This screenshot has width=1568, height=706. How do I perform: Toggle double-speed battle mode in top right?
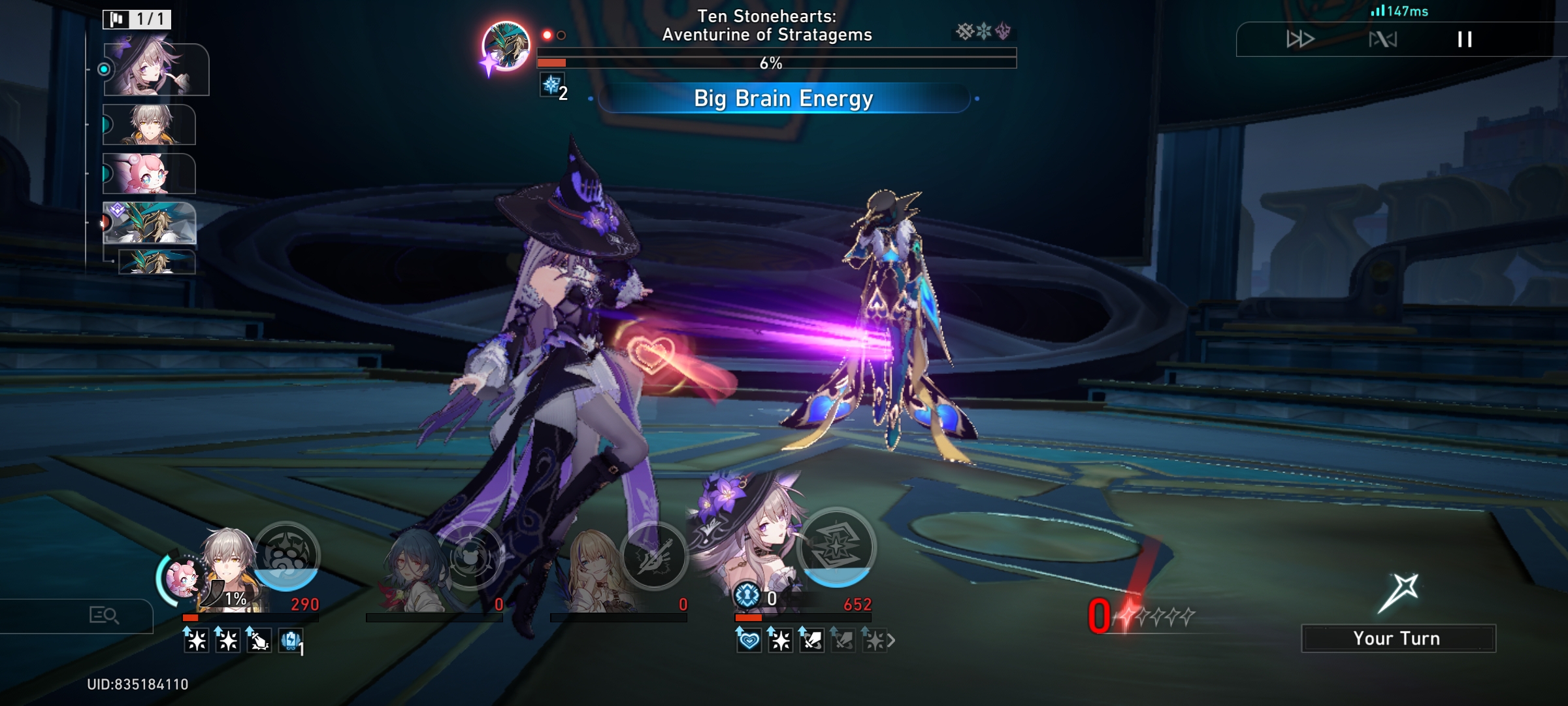(x=1300, y=39)
